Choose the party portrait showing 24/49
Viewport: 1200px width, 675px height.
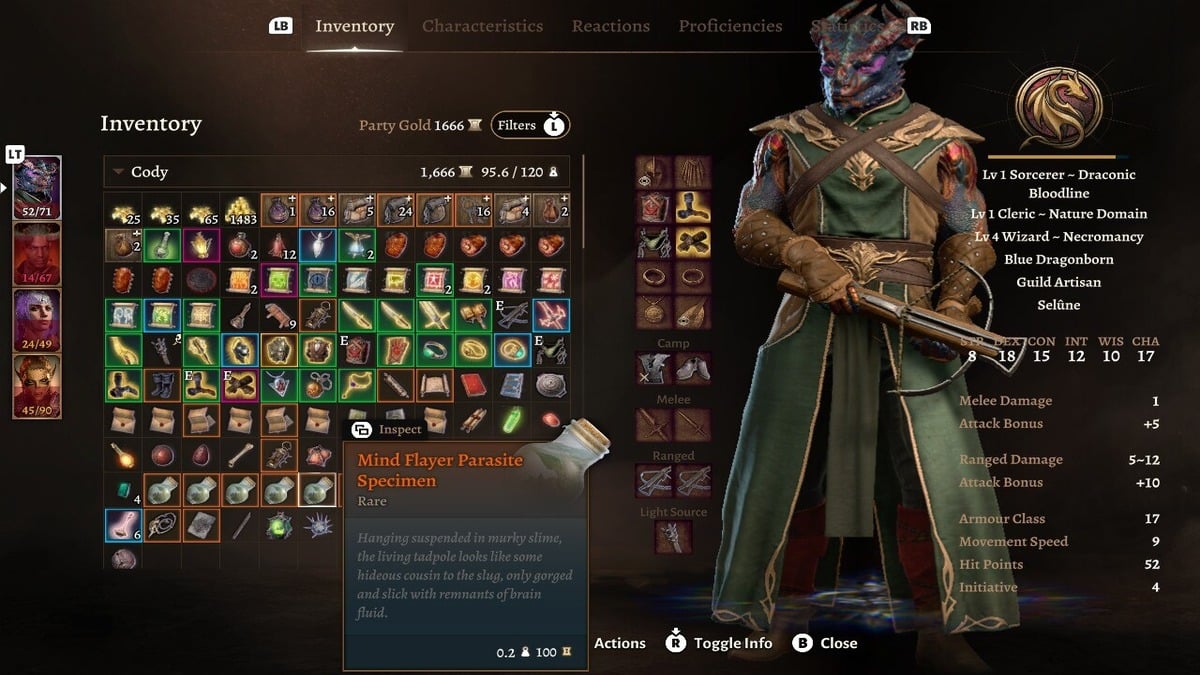pos(37,320)
